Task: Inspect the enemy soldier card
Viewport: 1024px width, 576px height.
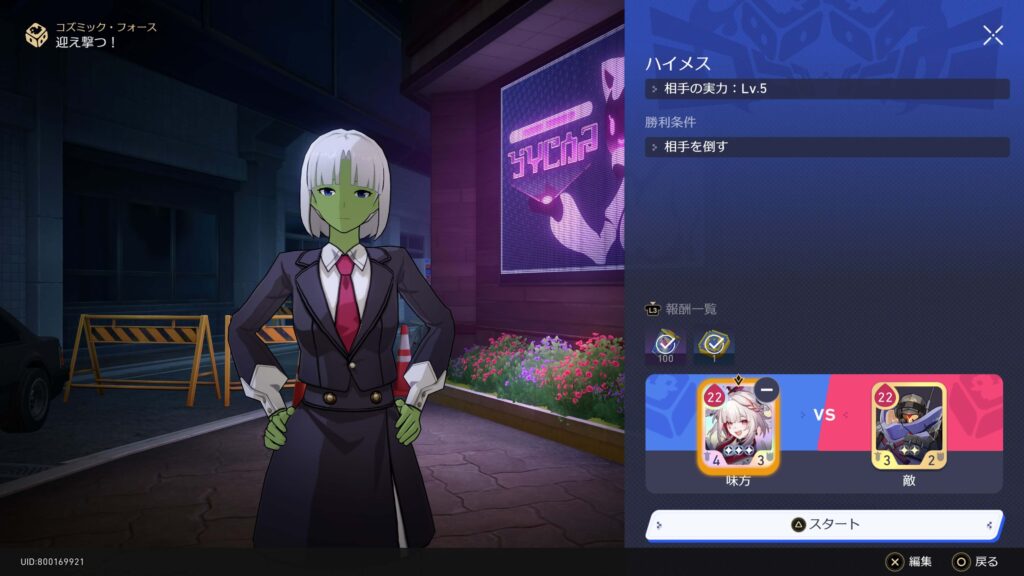Action: tap(908, 428)
